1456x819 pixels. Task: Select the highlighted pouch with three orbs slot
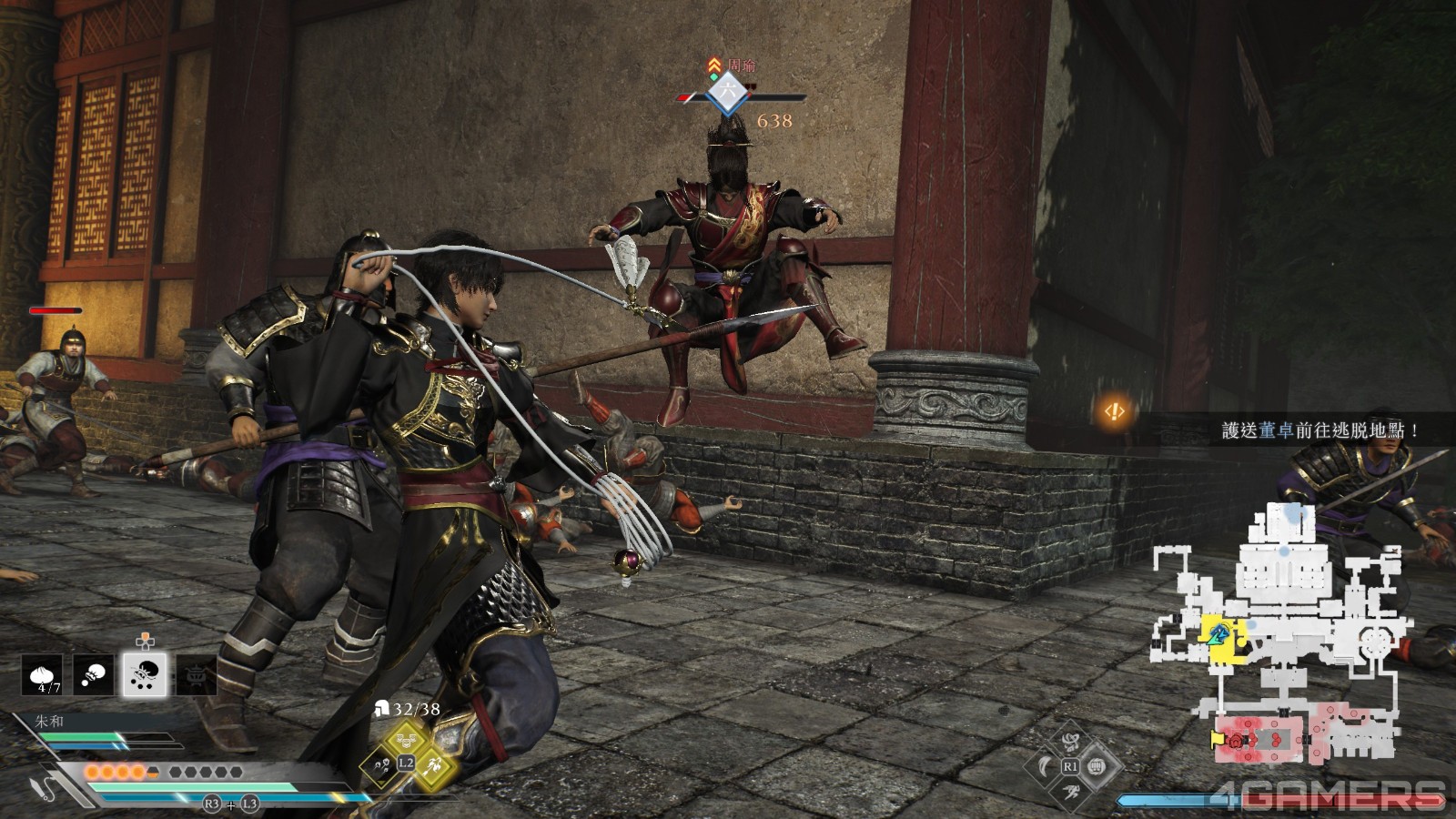click(145, 675)
